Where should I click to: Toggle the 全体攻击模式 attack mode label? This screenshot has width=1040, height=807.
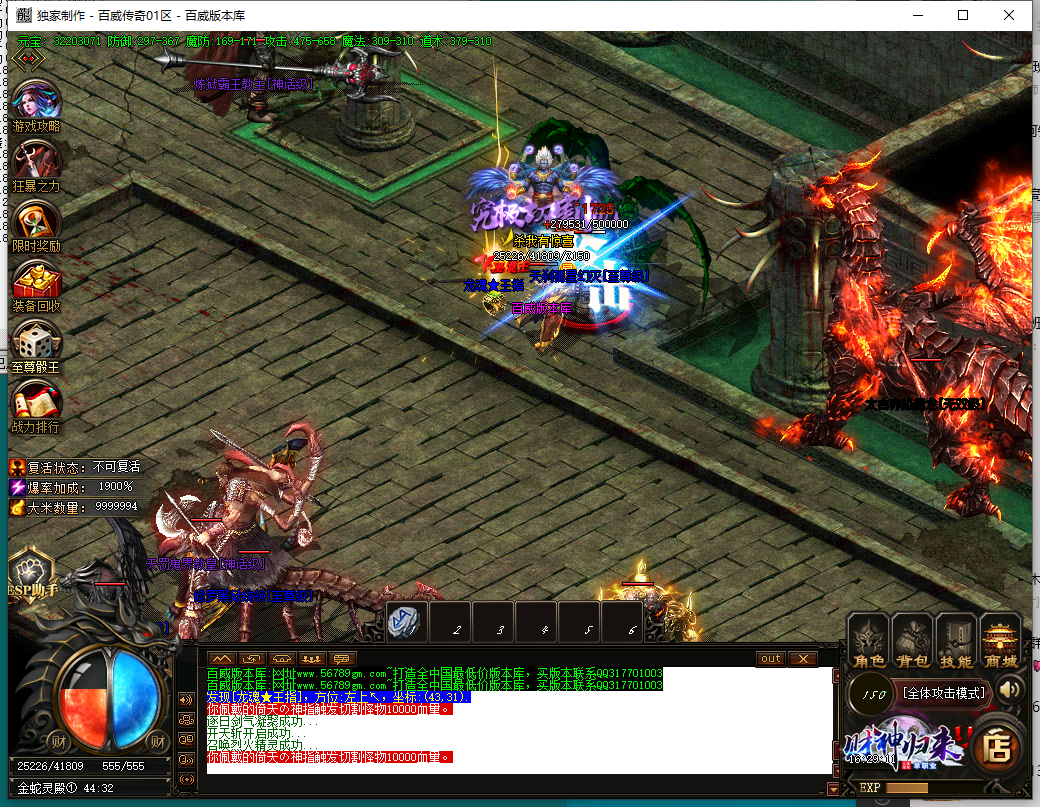click(x=943, y=692)
